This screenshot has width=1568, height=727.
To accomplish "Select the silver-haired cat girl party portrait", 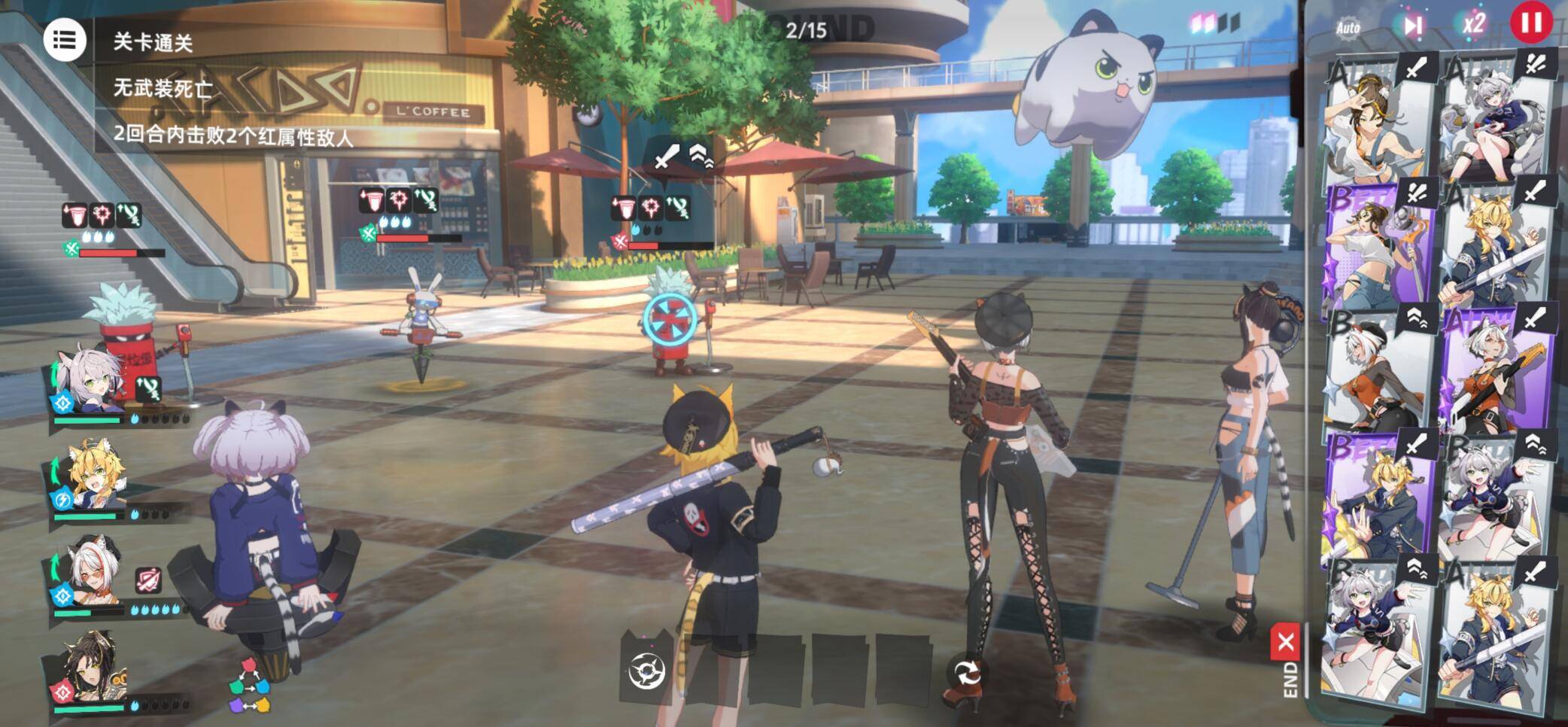I will pyautogui.click(x=89, y=384).
